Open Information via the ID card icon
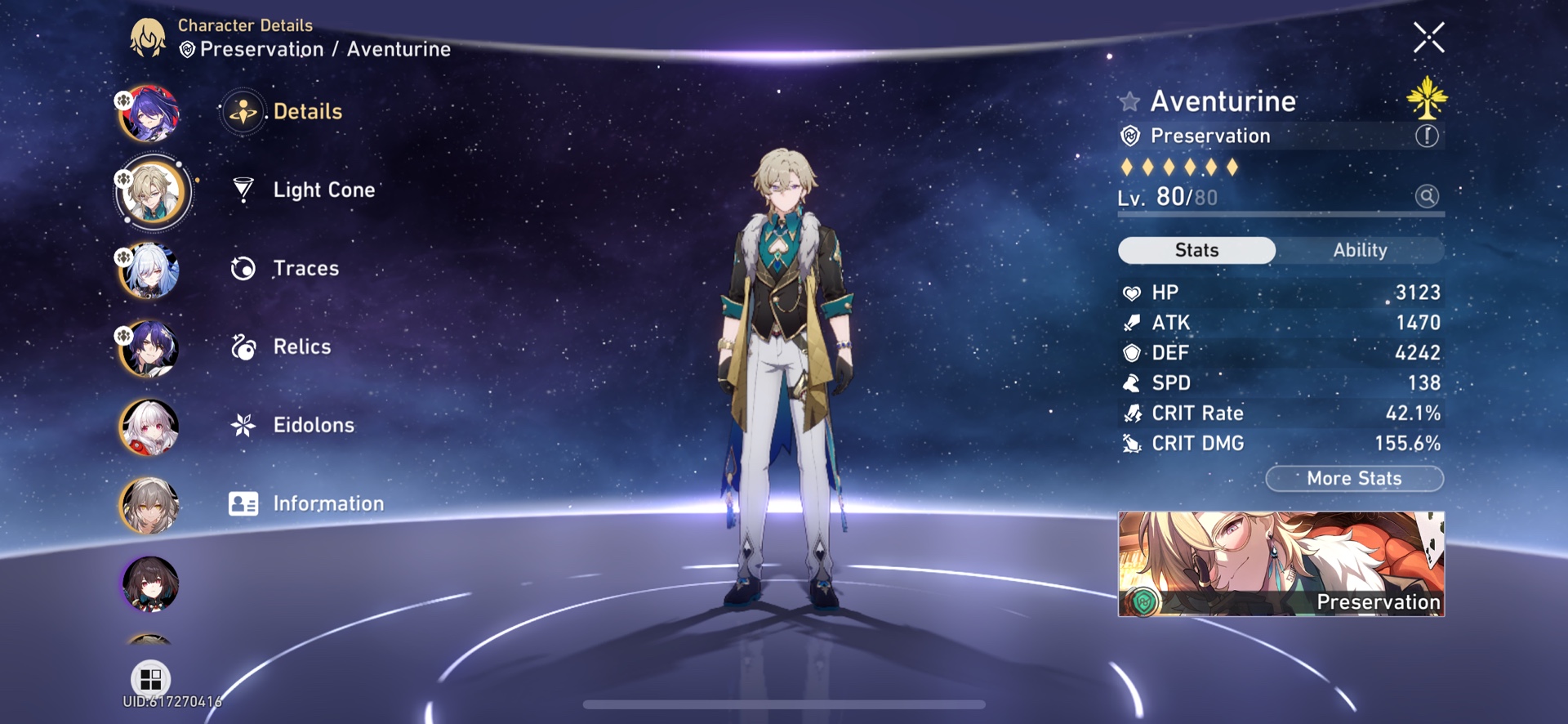Image resolution: width=1568 pixels, height=724 pixels. (x=243, y=503)
